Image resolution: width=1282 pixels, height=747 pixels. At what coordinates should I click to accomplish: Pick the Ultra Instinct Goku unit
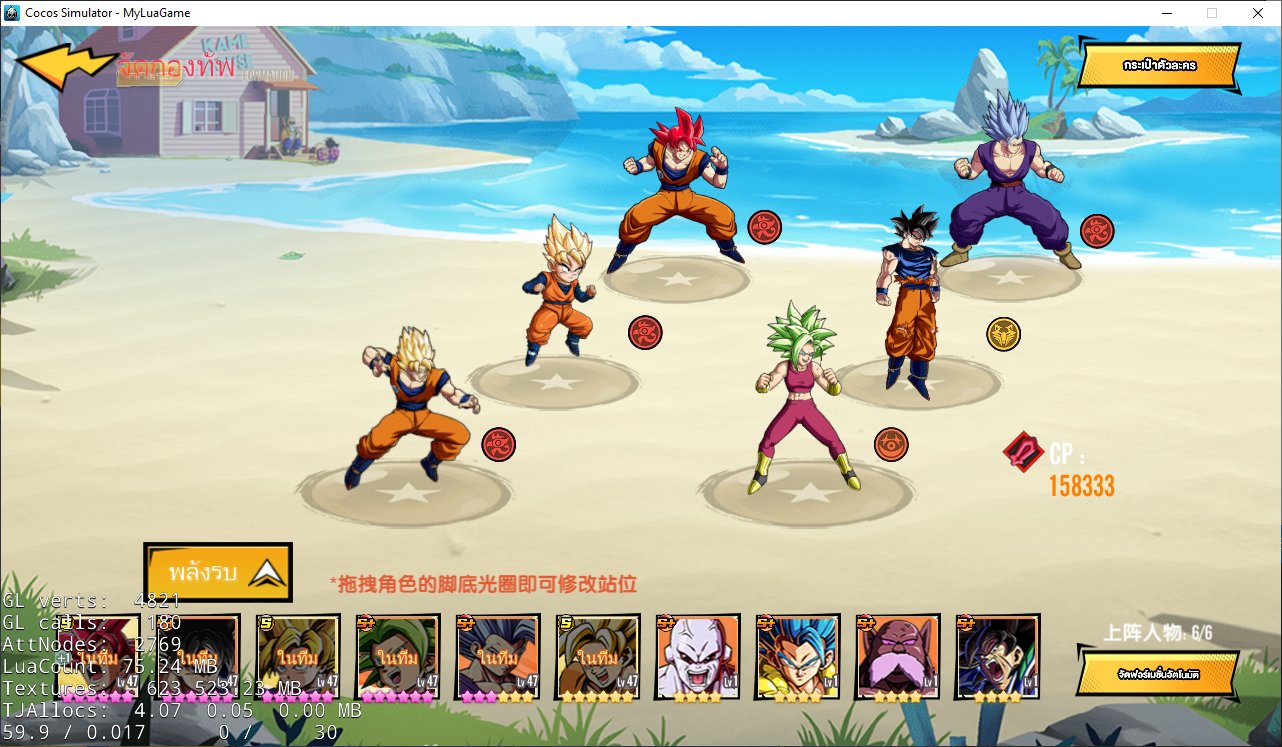coord(910,300)
